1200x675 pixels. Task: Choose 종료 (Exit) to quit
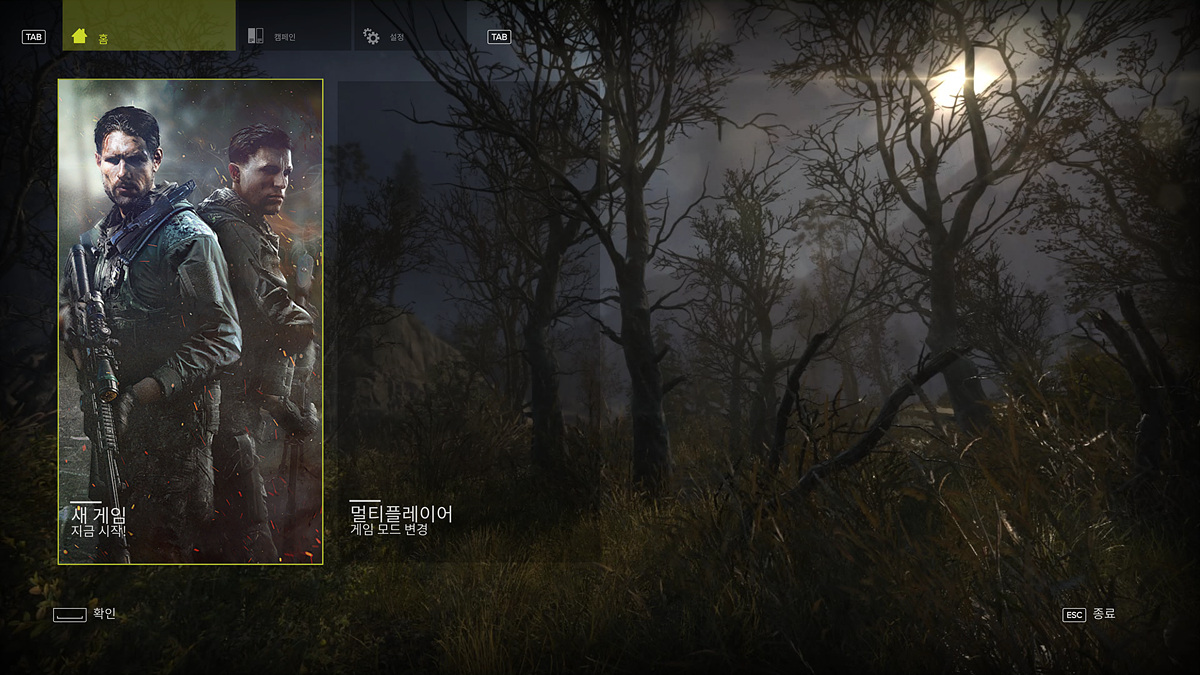[x=1089, y=614]
